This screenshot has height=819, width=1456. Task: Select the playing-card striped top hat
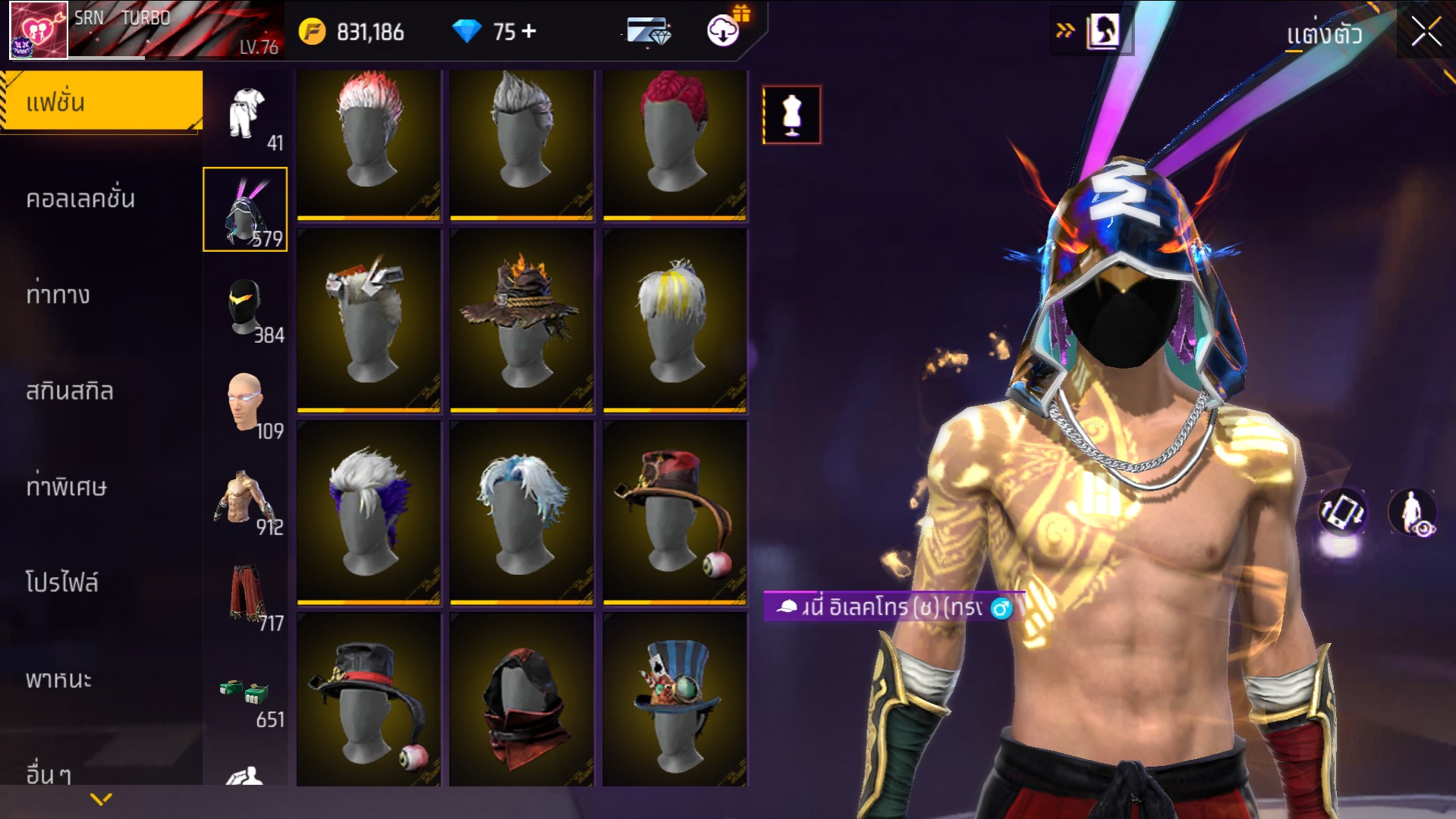[x=675, y=699]
